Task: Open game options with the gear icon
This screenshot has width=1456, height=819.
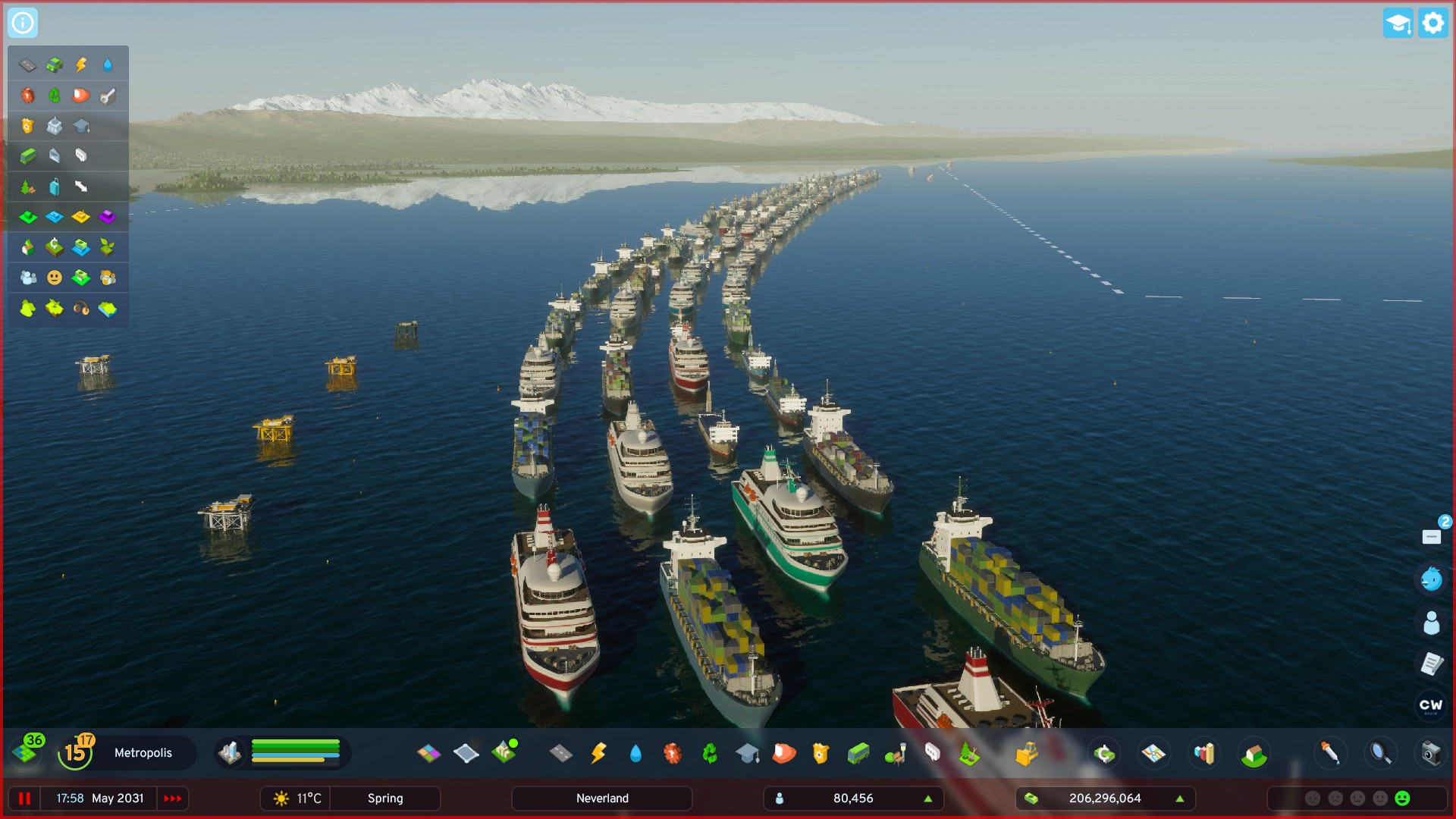Action: (1432, 23)
